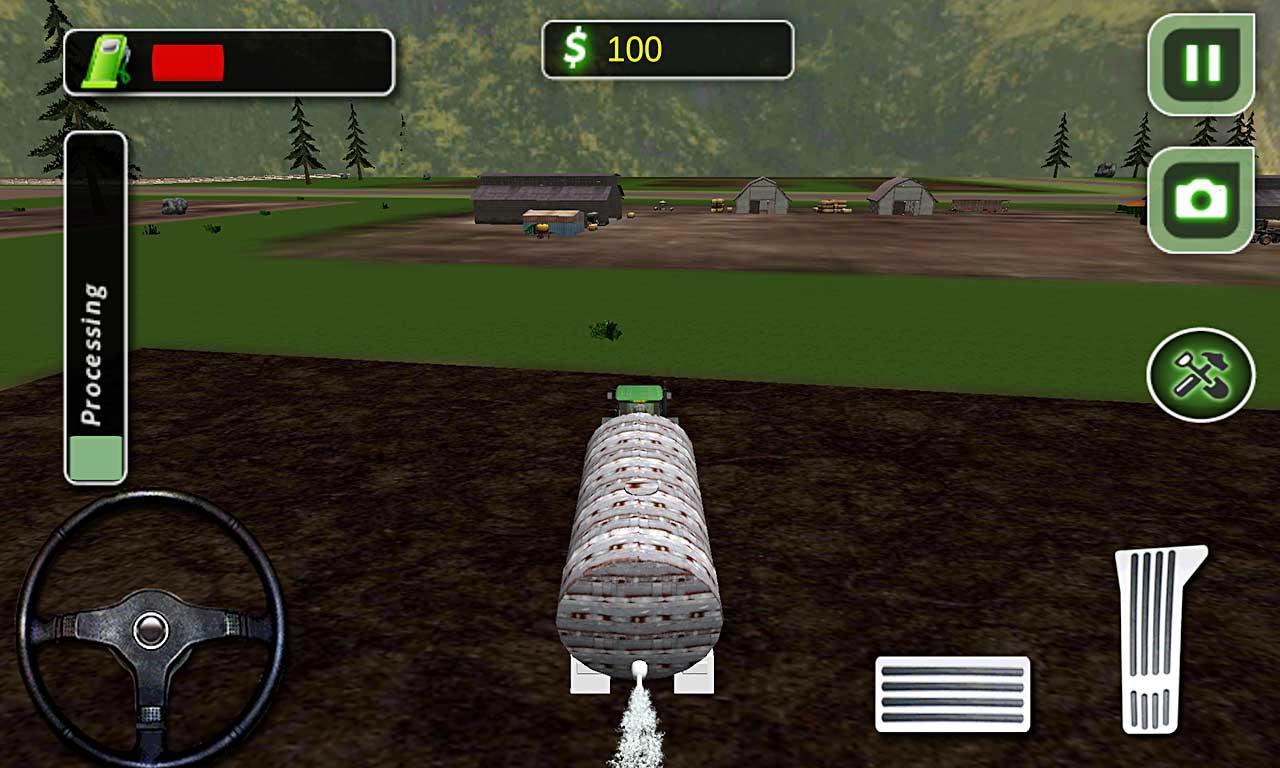
Task: Click the steering wheel center hub
Action: [152, 631]
